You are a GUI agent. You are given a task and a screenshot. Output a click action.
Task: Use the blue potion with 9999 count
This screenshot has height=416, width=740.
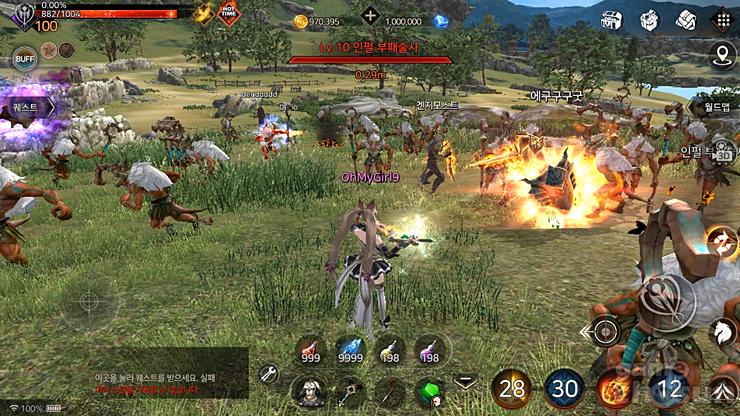point(350,350)
